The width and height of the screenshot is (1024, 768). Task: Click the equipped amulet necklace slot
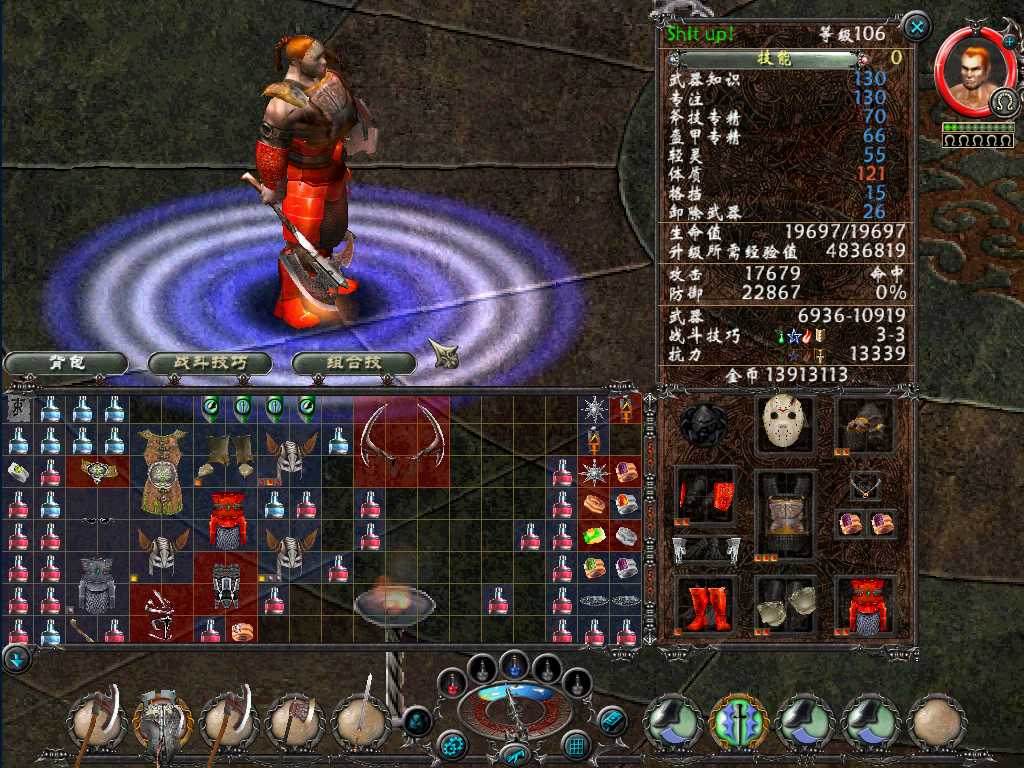point(865,487)
